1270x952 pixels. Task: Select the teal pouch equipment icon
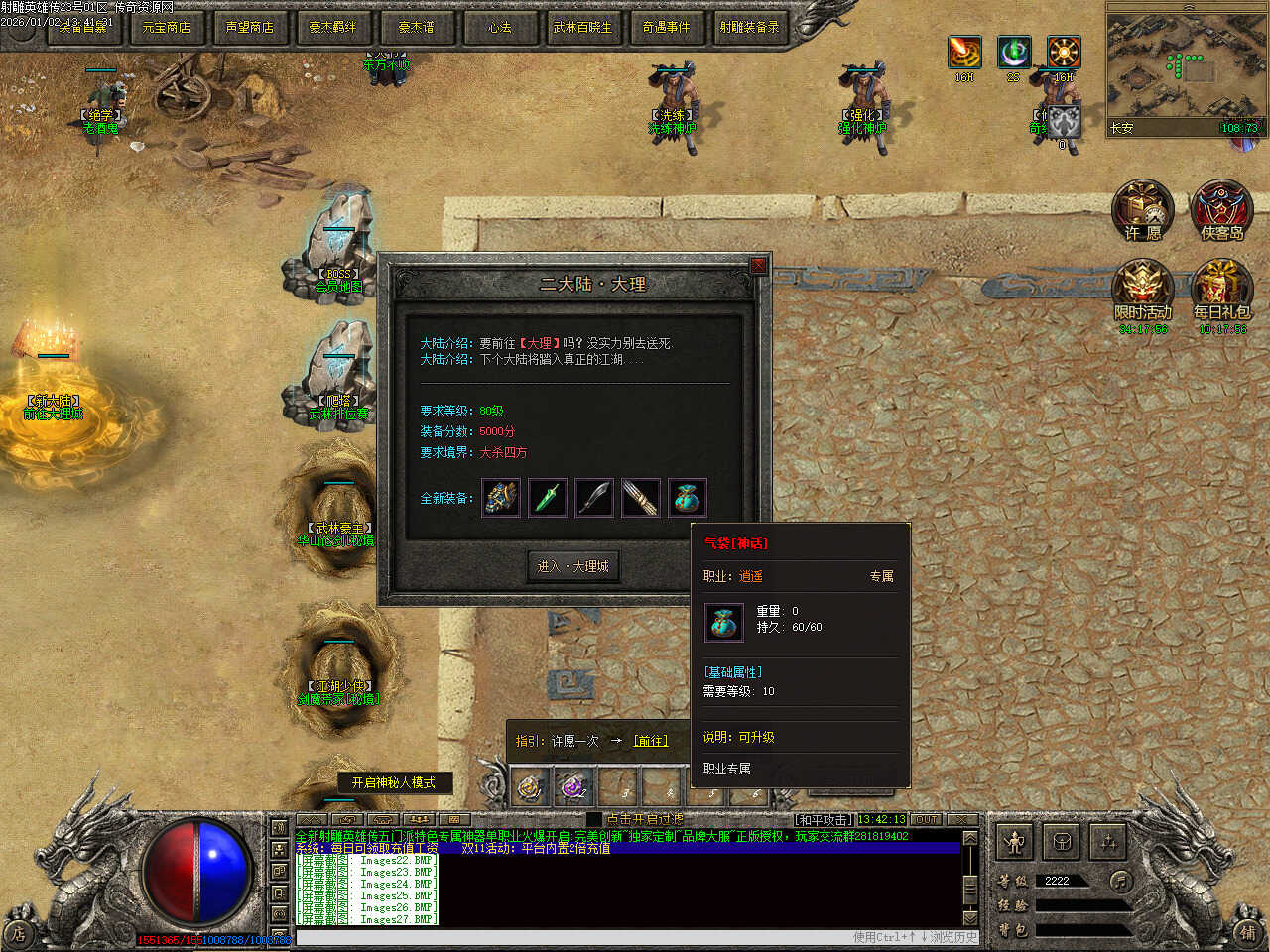tap(688, 498)
